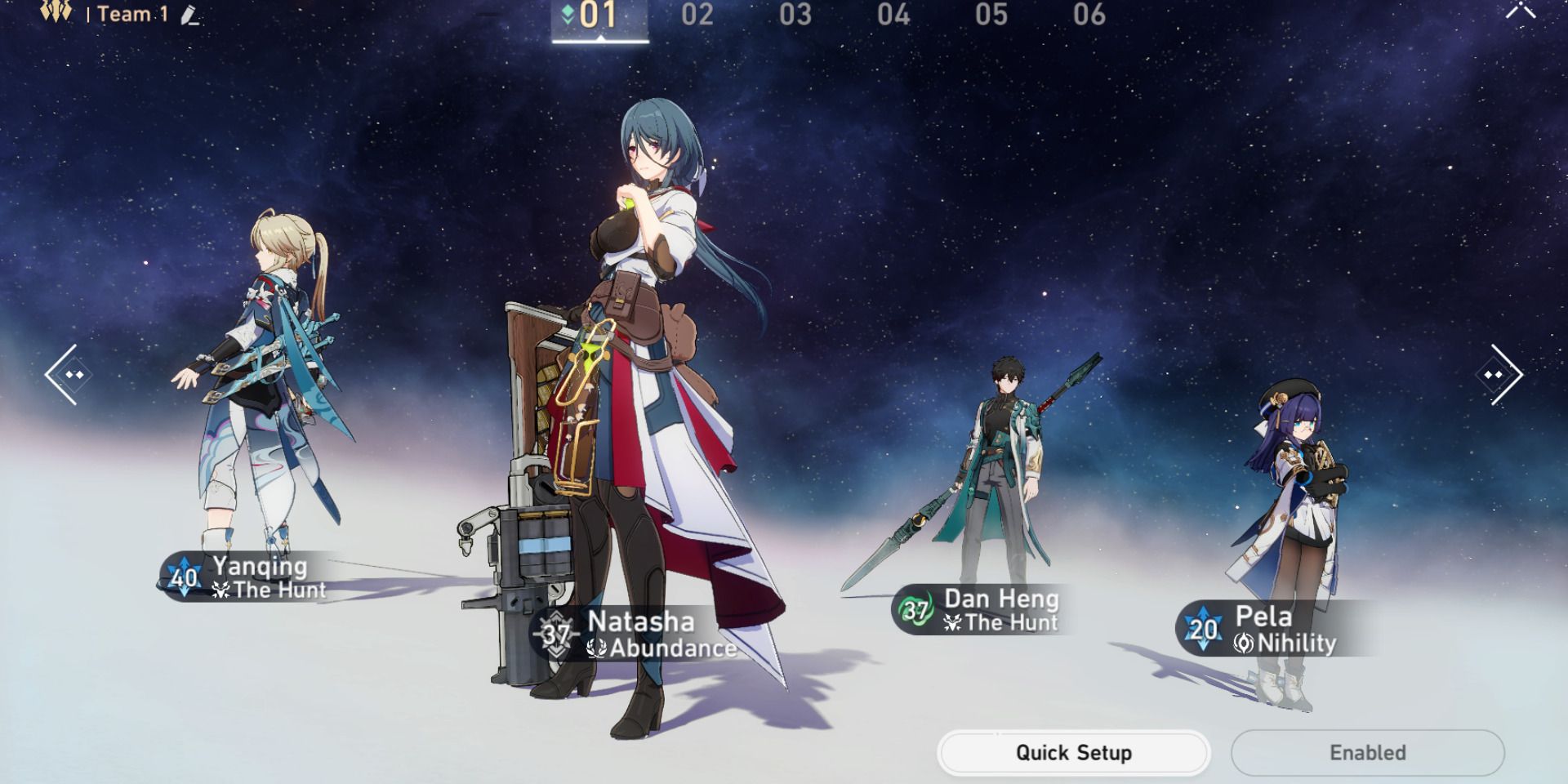Open team tab 06
The image size is (1568, 784).
click(1089, 15)
